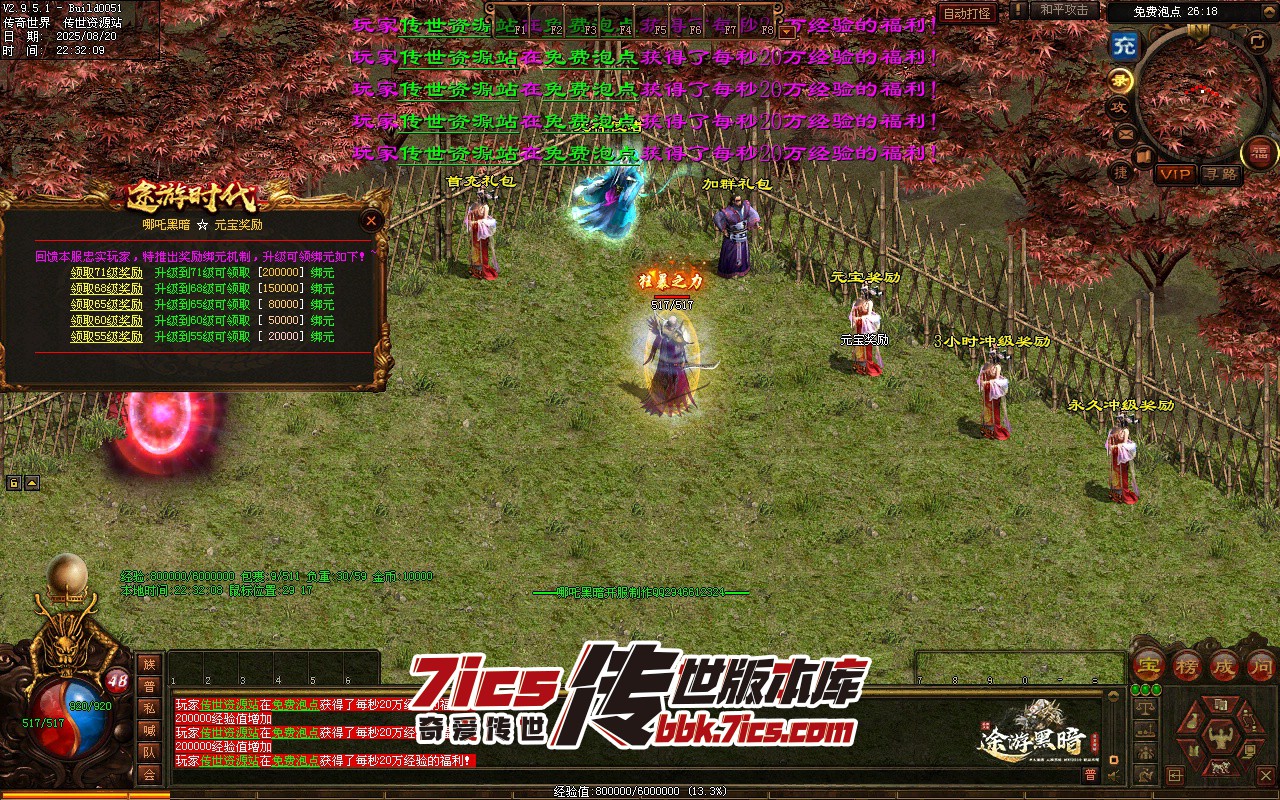
Task: Select the 喊 shout chat channel
Action: (149, 730)
